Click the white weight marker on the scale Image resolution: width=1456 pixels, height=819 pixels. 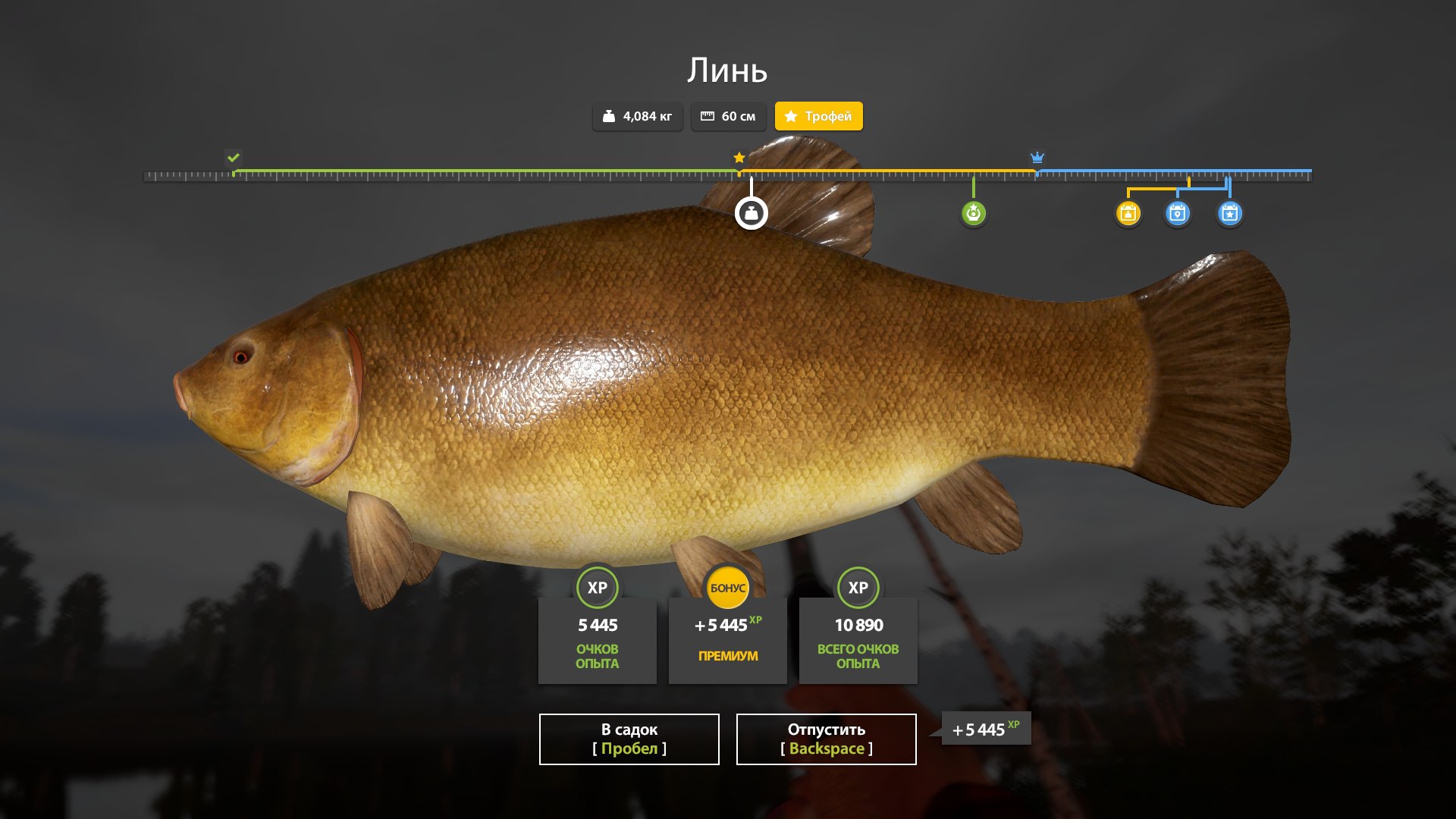click(x=751, y=213)
